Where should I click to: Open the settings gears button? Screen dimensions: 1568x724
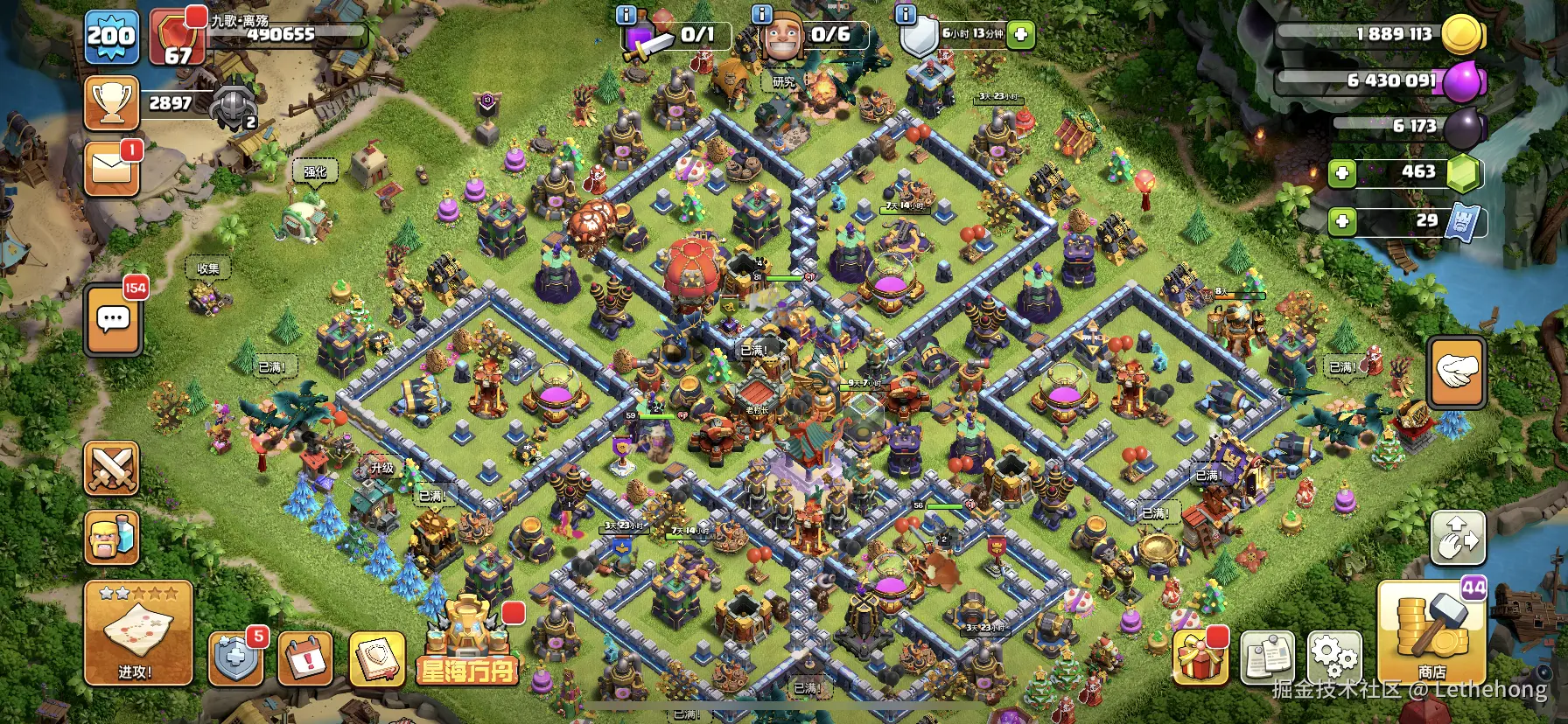1334,657
